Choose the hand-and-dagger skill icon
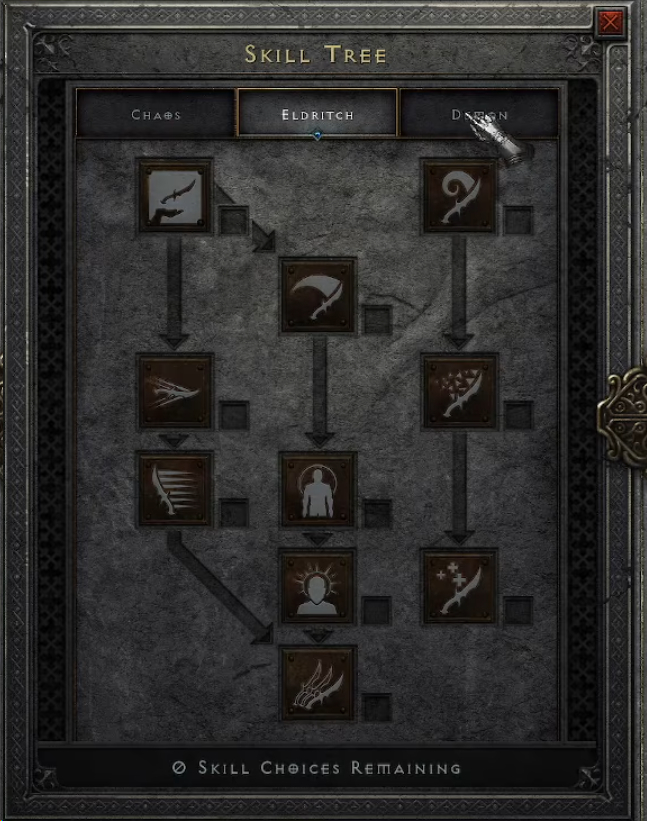 click(x=175, y=195)
